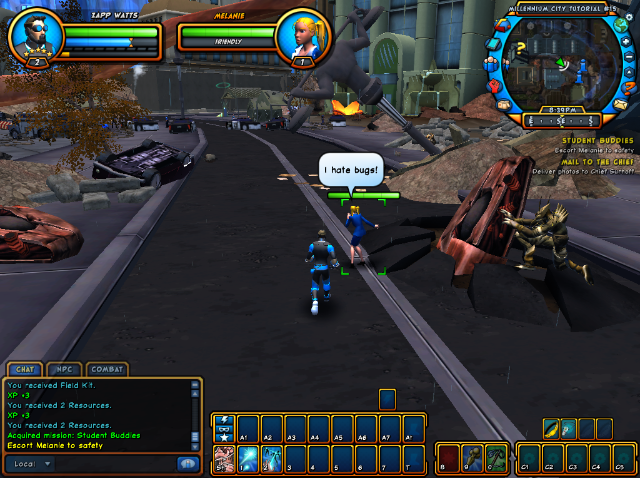This screenshot has height=478, width=640.
Task: Select the Mail to the Chief mission
Action: click(596, 162)
